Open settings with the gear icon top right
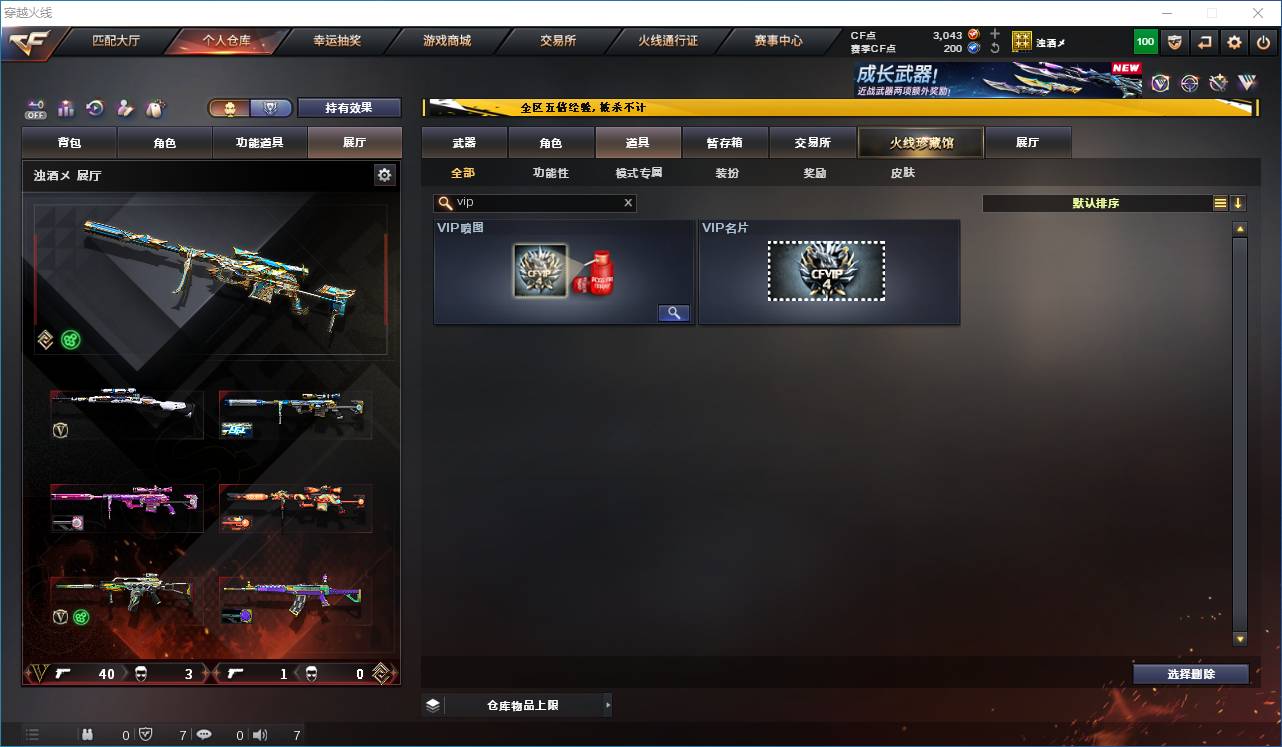The image size is (1282, 747). point(1233,42)
